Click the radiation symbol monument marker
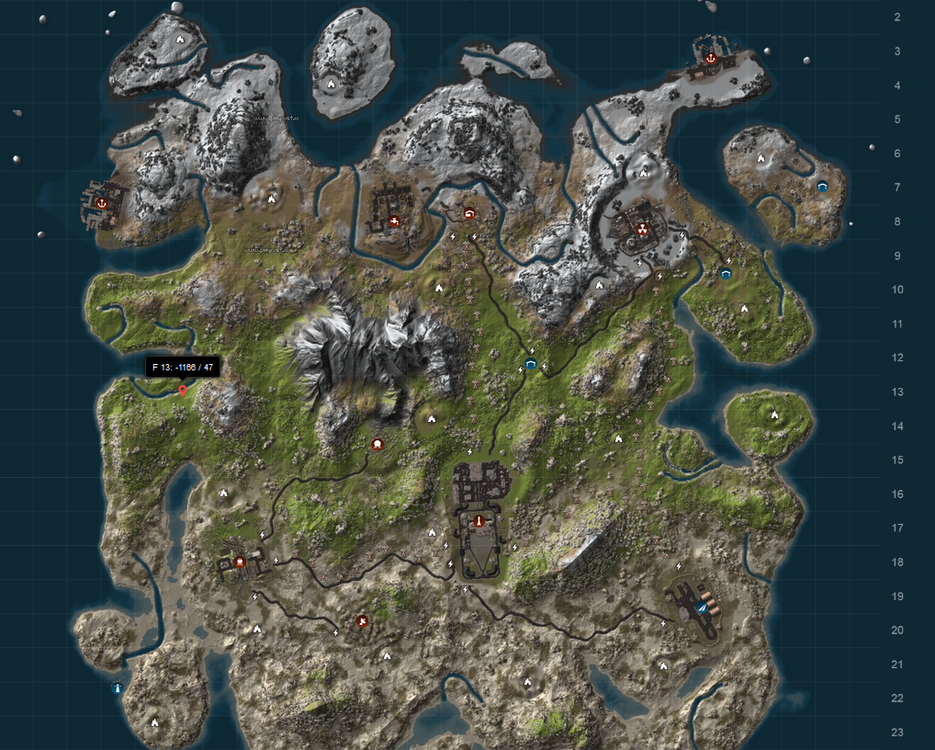Viewport: 935px width, 750px height. 641,228
